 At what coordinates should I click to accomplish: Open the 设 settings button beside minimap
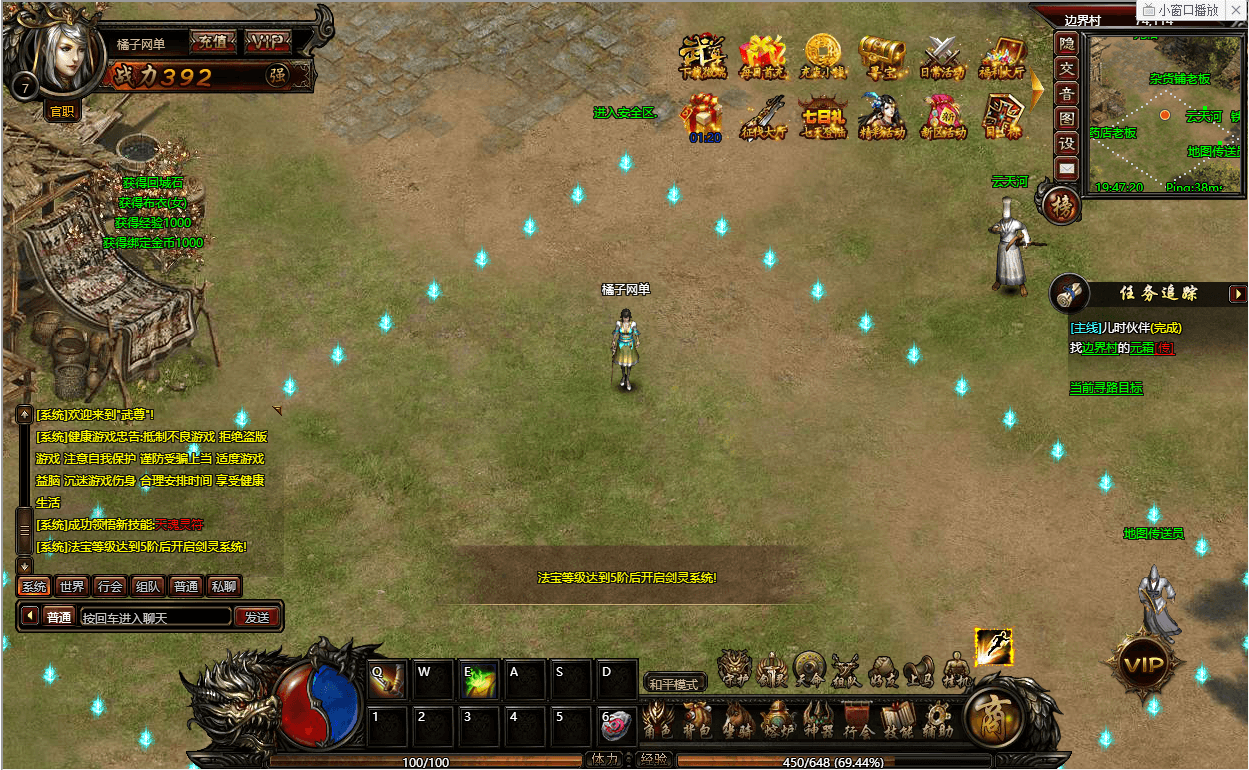[1067, 143]
